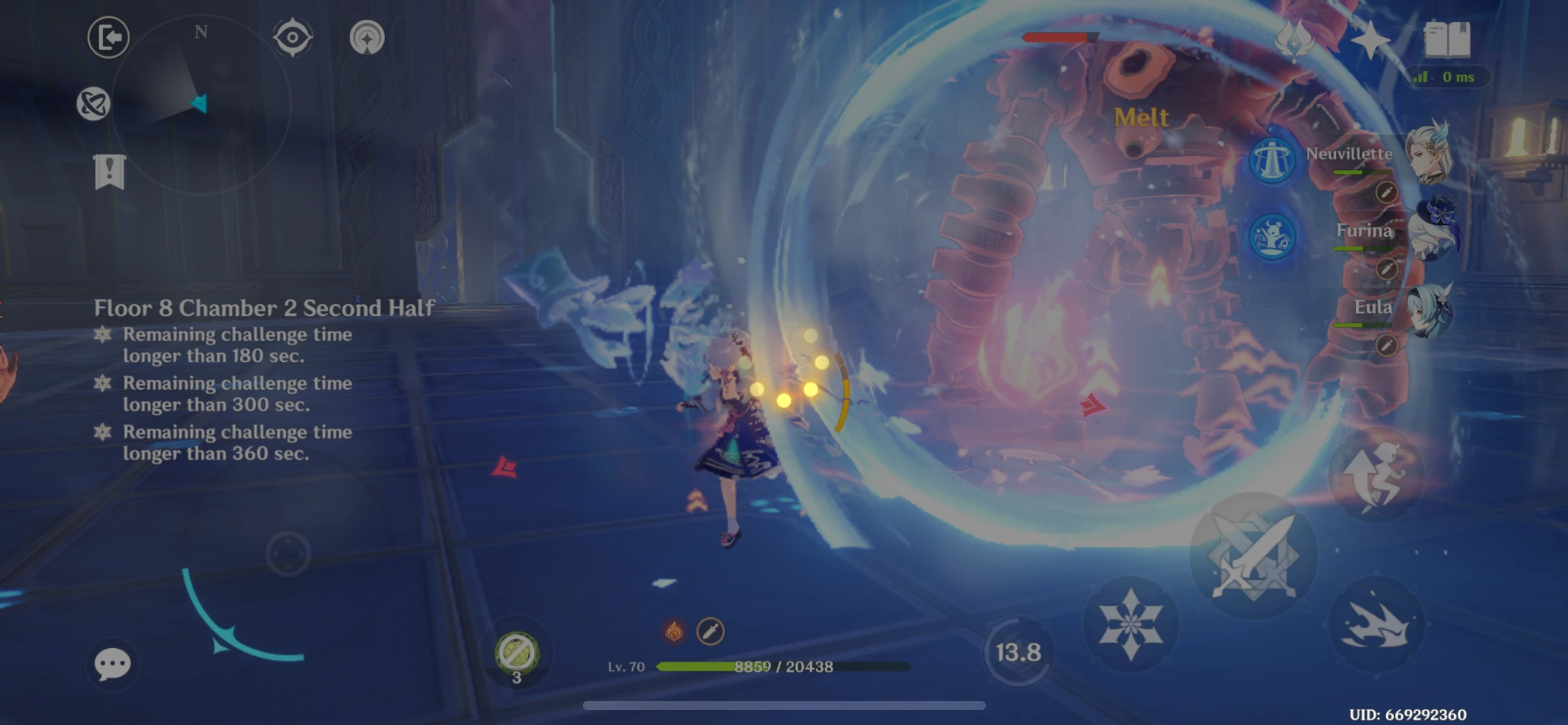1568x725 pixels.
Task: Check the 0 ms ping indicator
Action: point(1455,76)
